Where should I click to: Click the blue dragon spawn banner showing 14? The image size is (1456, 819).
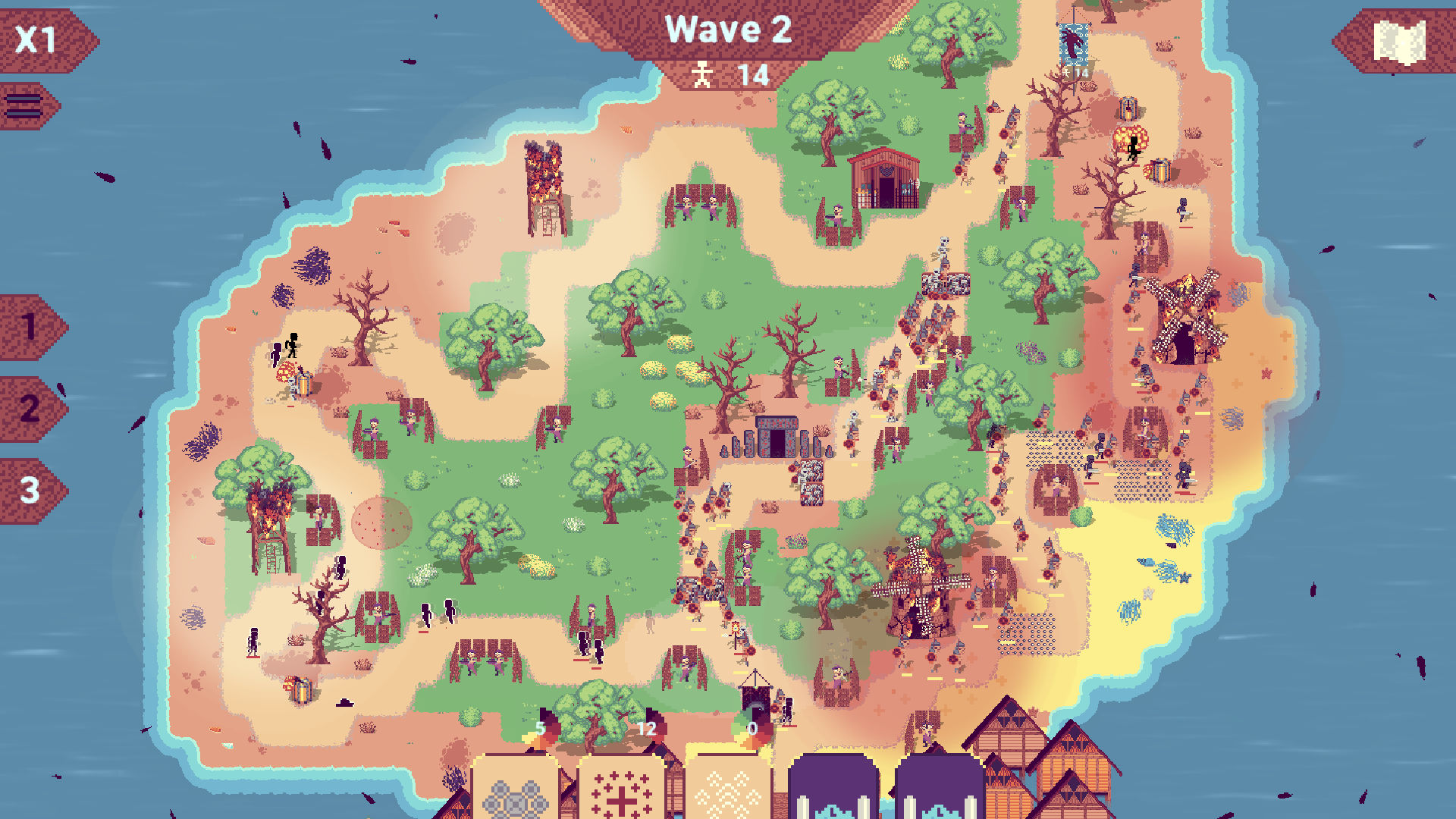click(1072, 45)
